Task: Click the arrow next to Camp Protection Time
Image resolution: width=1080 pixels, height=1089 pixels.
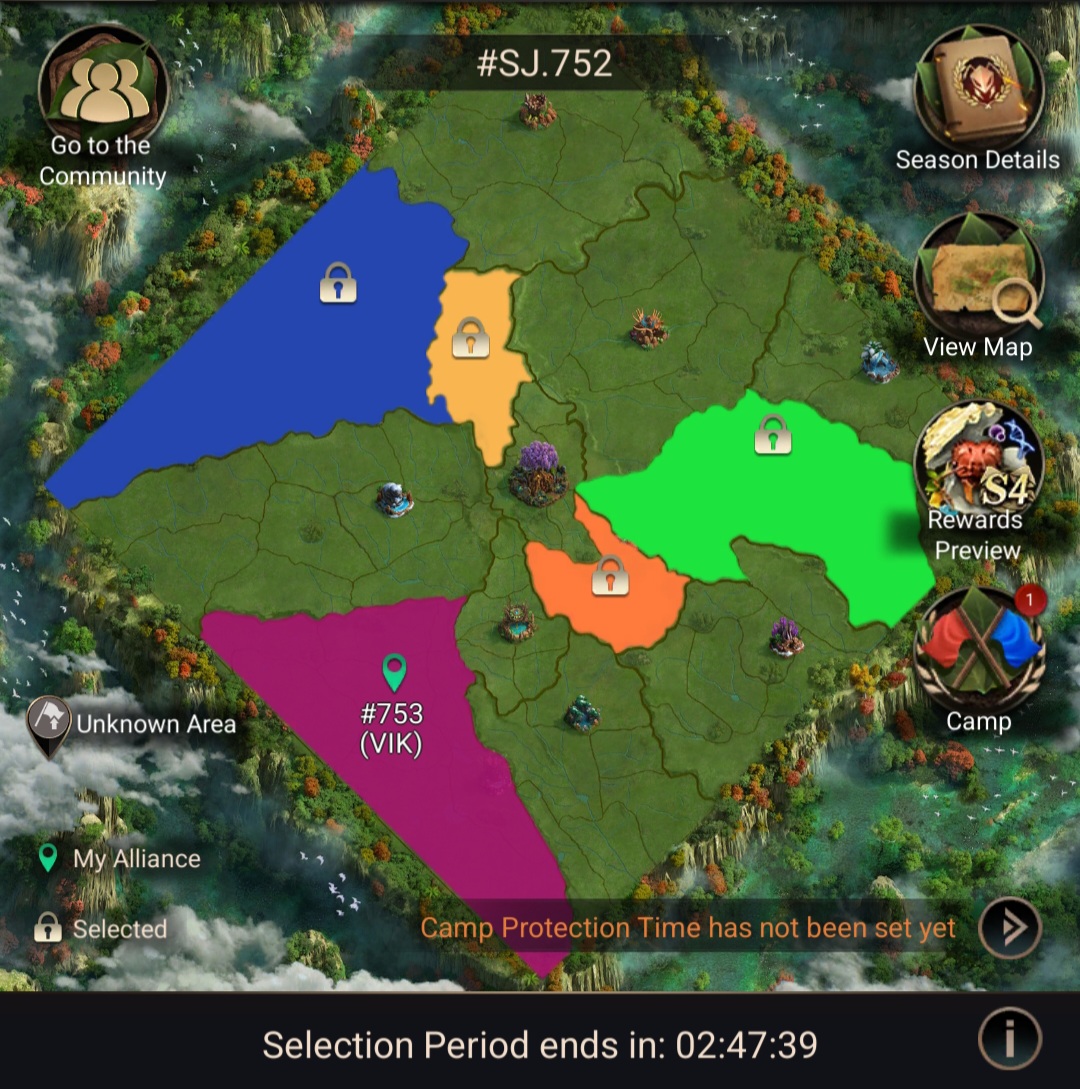Action: click(x=1009, y=928)
